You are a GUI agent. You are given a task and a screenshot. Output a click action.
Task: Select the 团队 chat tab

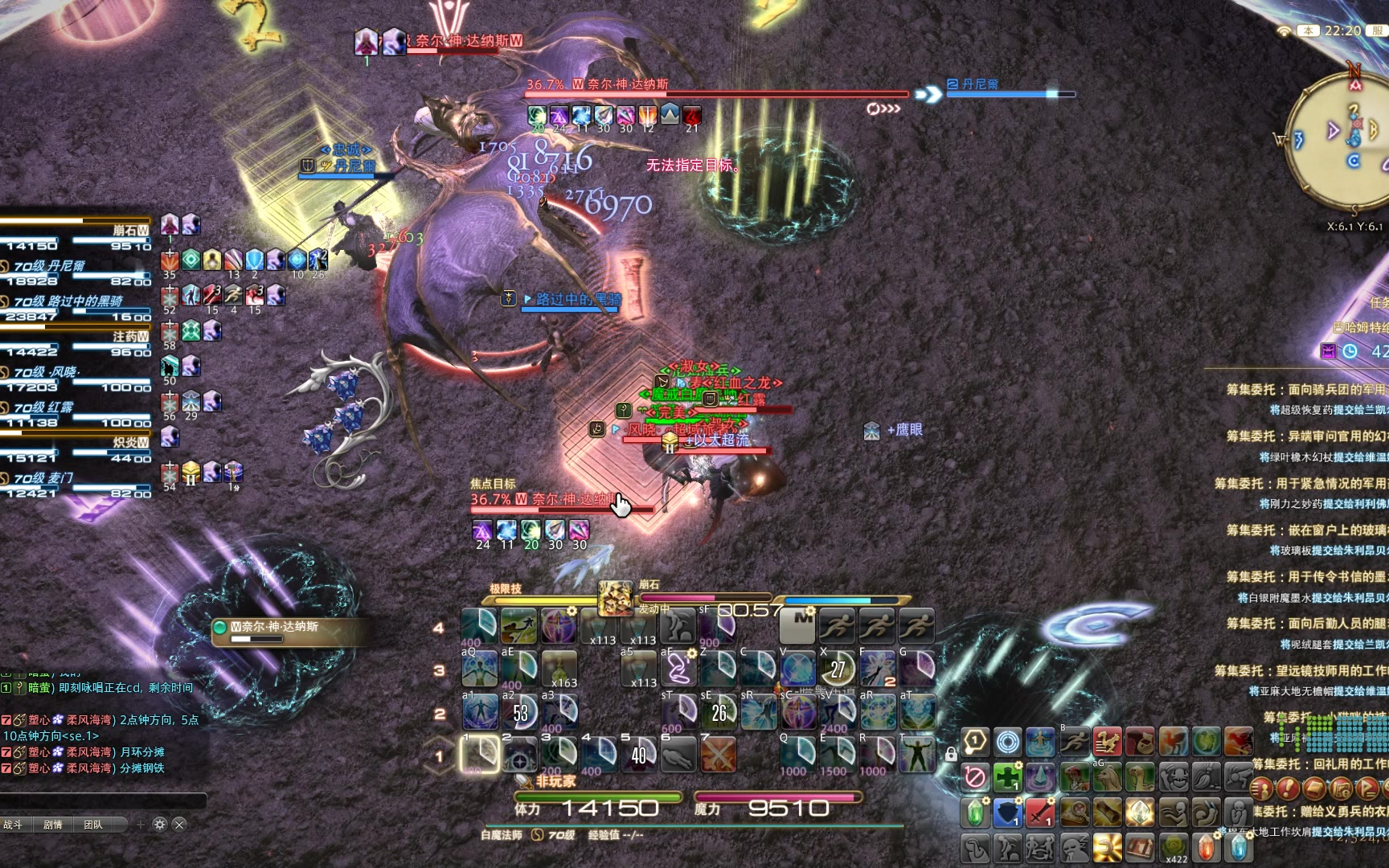[x=93, y=825]
